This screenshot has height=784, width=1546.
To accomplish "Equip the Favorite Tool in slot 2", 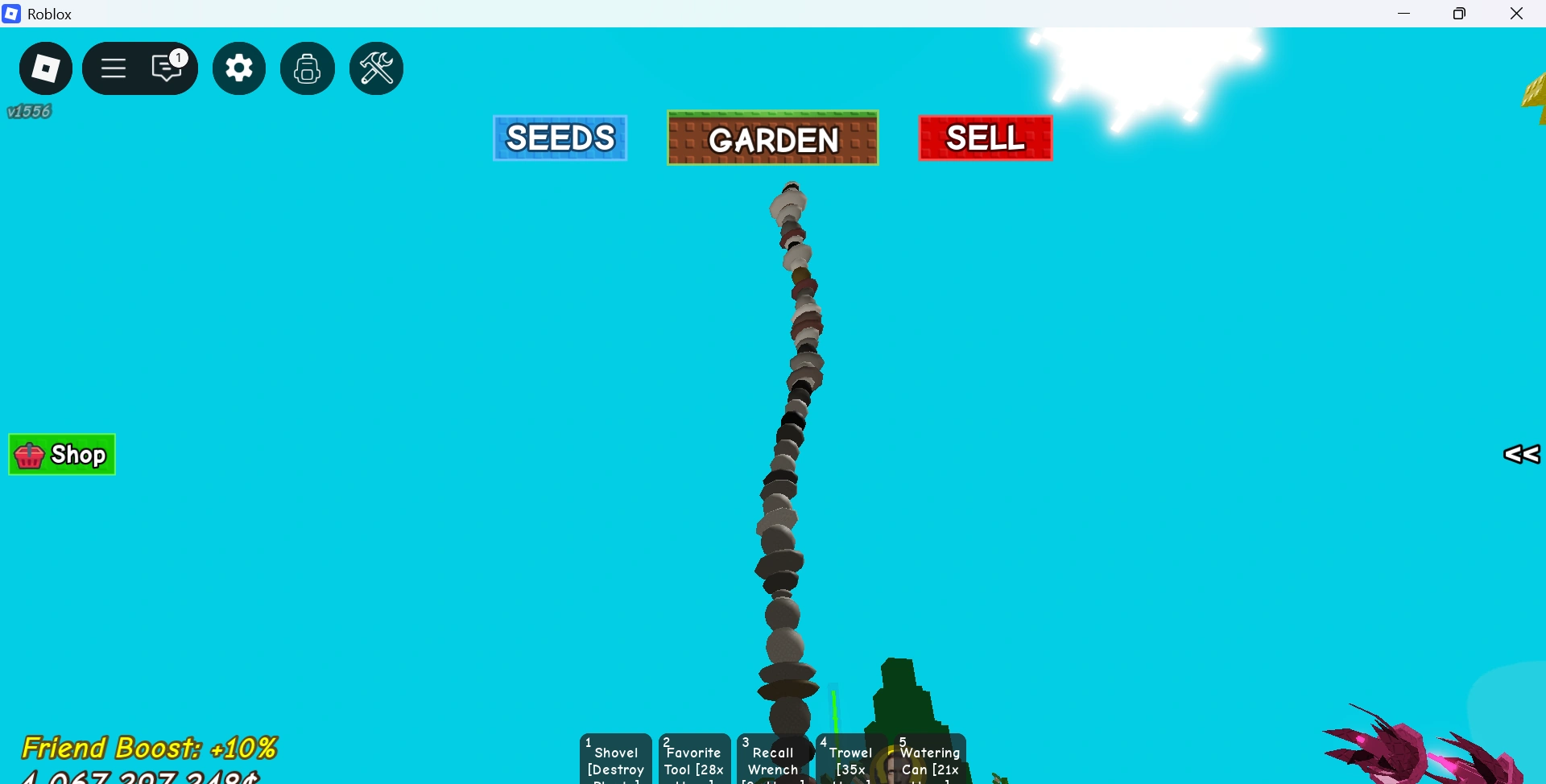I will pyautogui.click(x=693, y=759).
